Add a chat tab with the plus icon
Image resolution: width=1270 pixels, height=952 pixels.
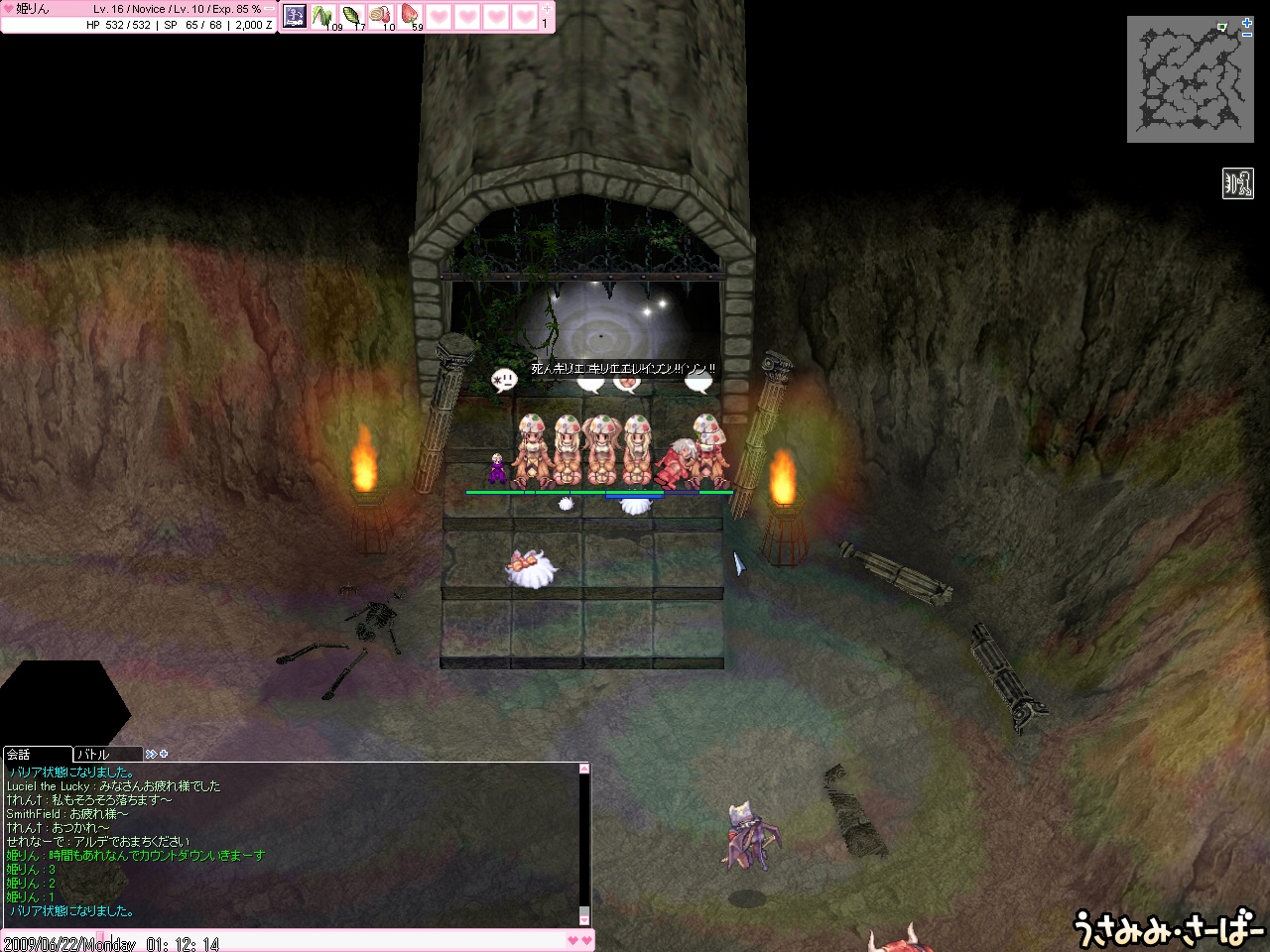(164, 755)
